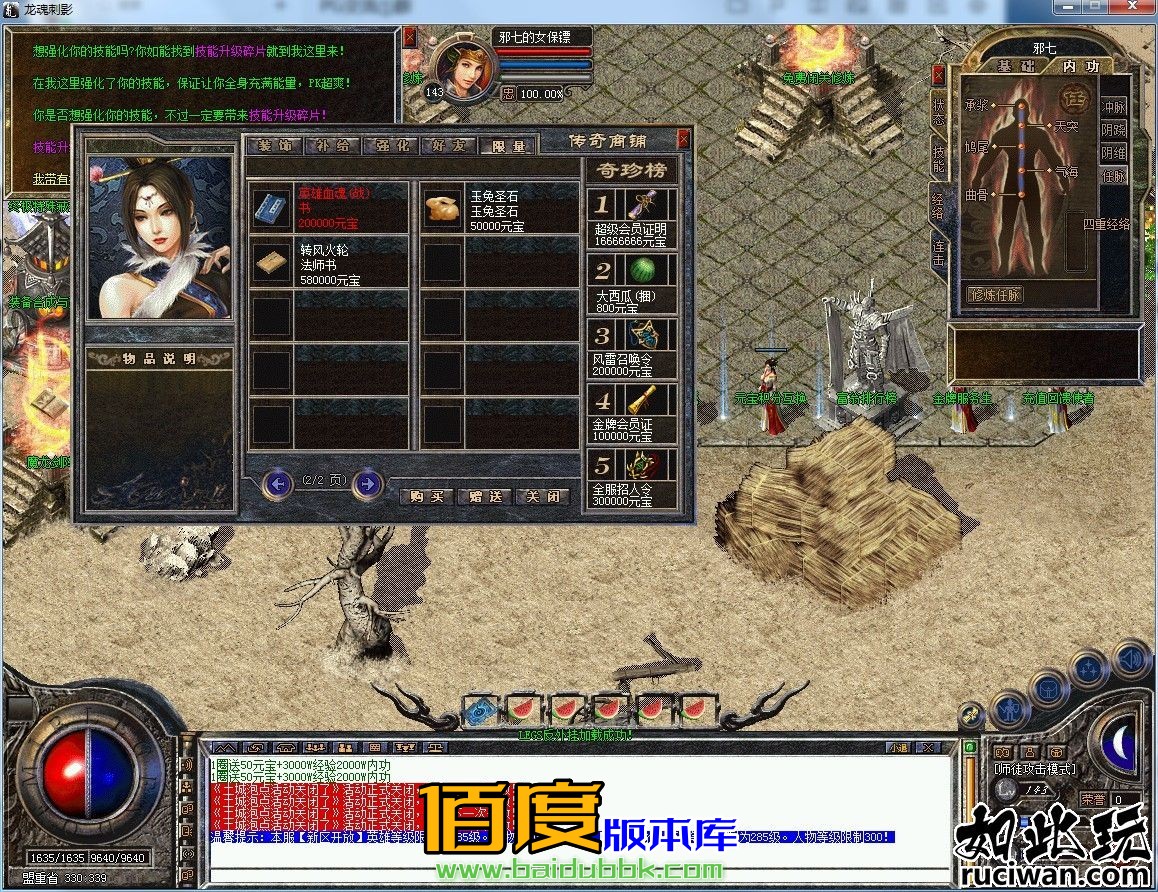Switch to the 装饰 shop tab
The height and width of the screenshot is (892, 1158).
point(275,146)
